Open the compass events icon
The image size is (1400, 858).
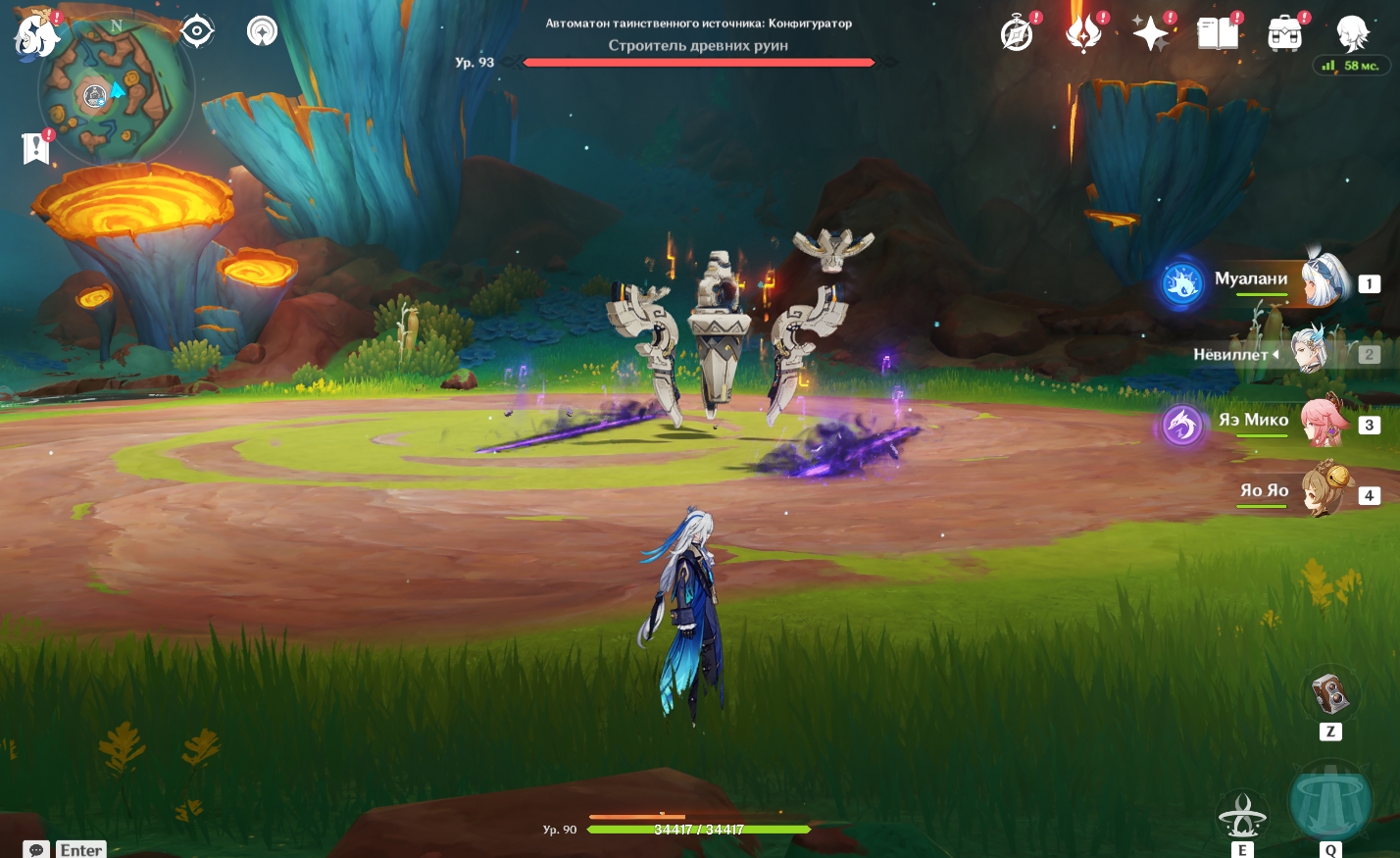coord(1017,34)
